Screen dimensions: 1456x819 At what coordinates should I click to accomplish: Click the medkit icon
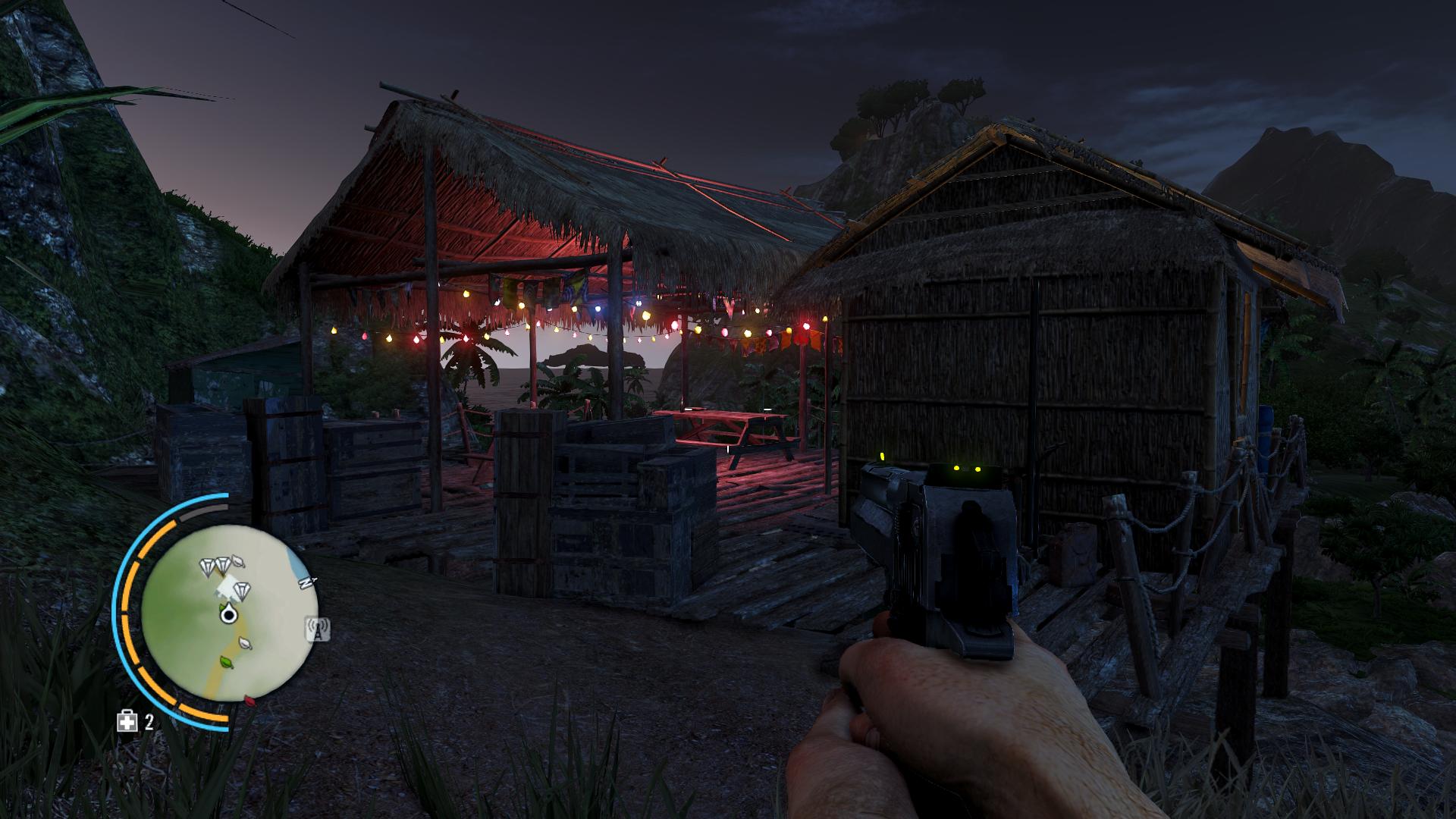127,721
